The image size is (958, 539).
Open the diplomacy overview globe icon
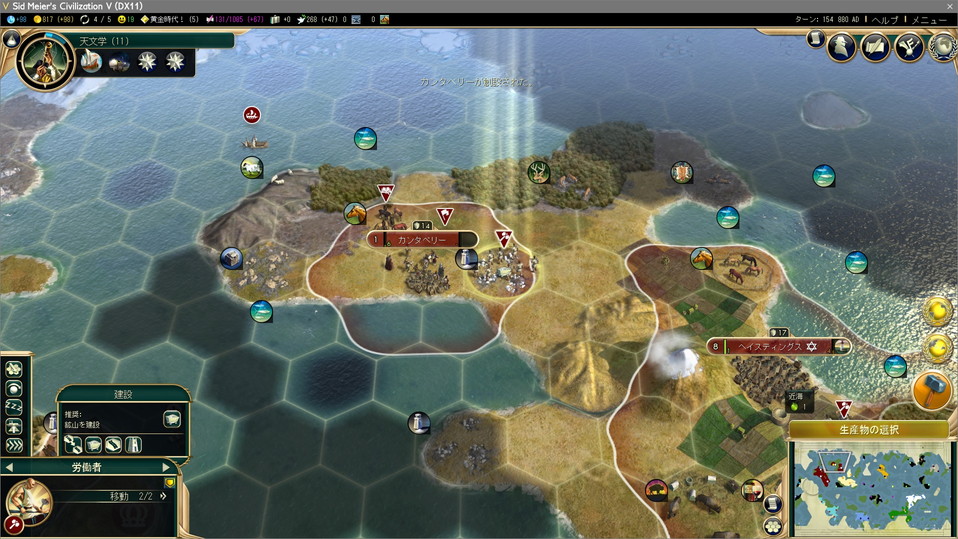click(942, 45)
